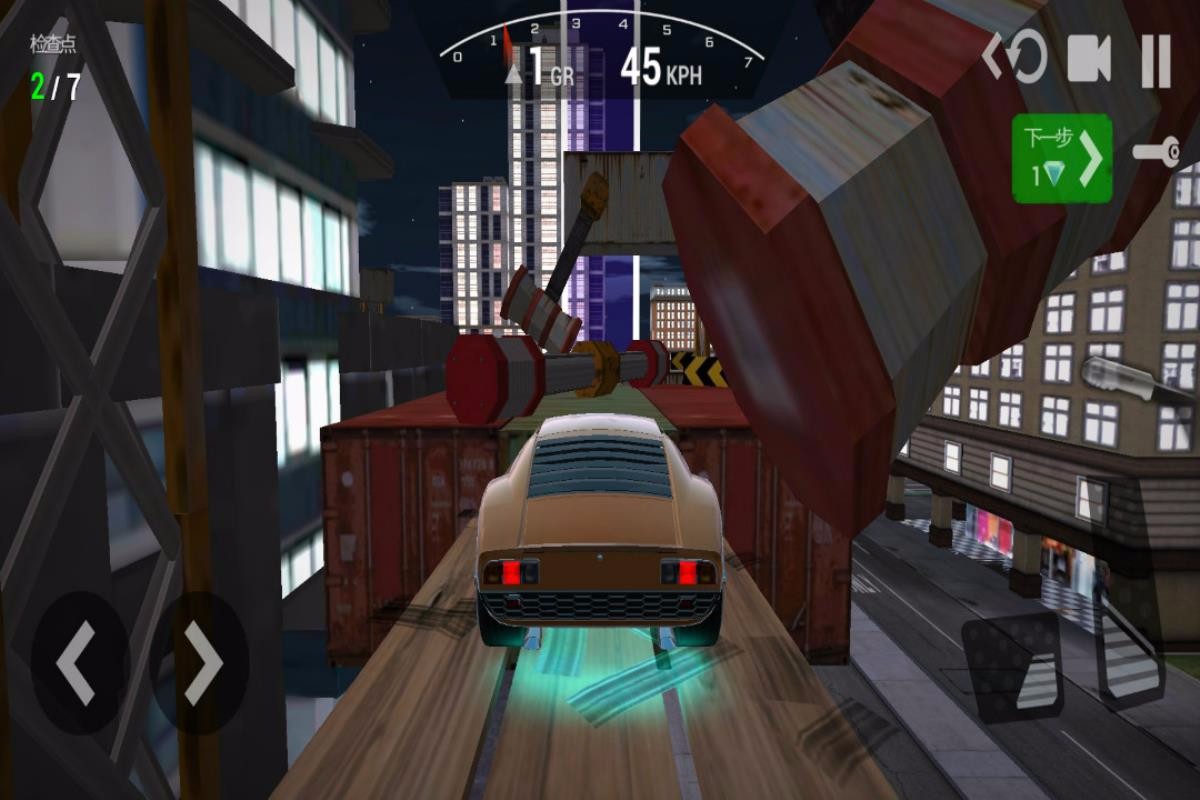Reset car to last checkpoint
The width and height of the screenshot is (1200, 800).
click(x=1014, y=58)
